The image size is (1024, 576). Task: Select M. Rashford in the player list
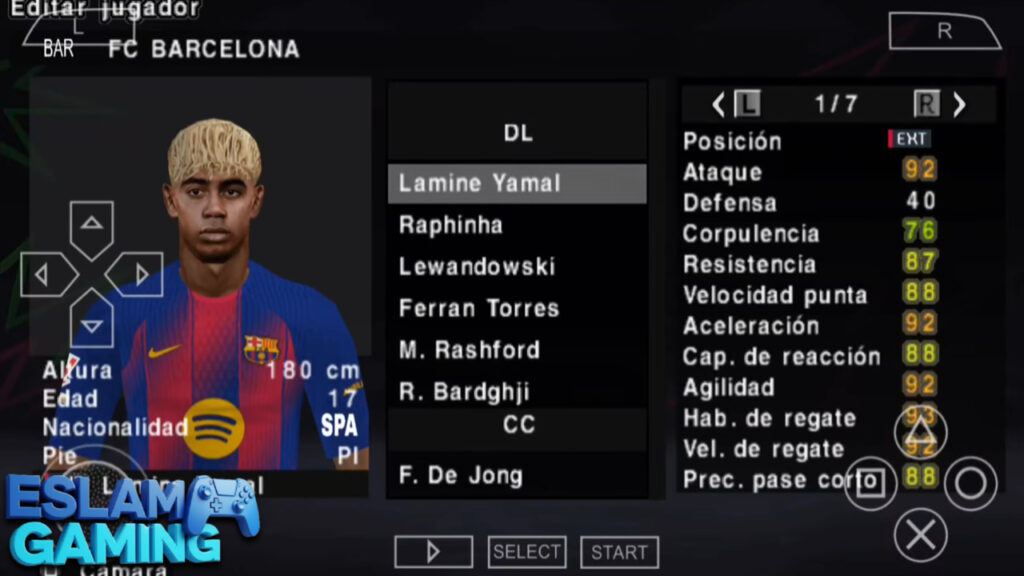(x=516, y=350)
